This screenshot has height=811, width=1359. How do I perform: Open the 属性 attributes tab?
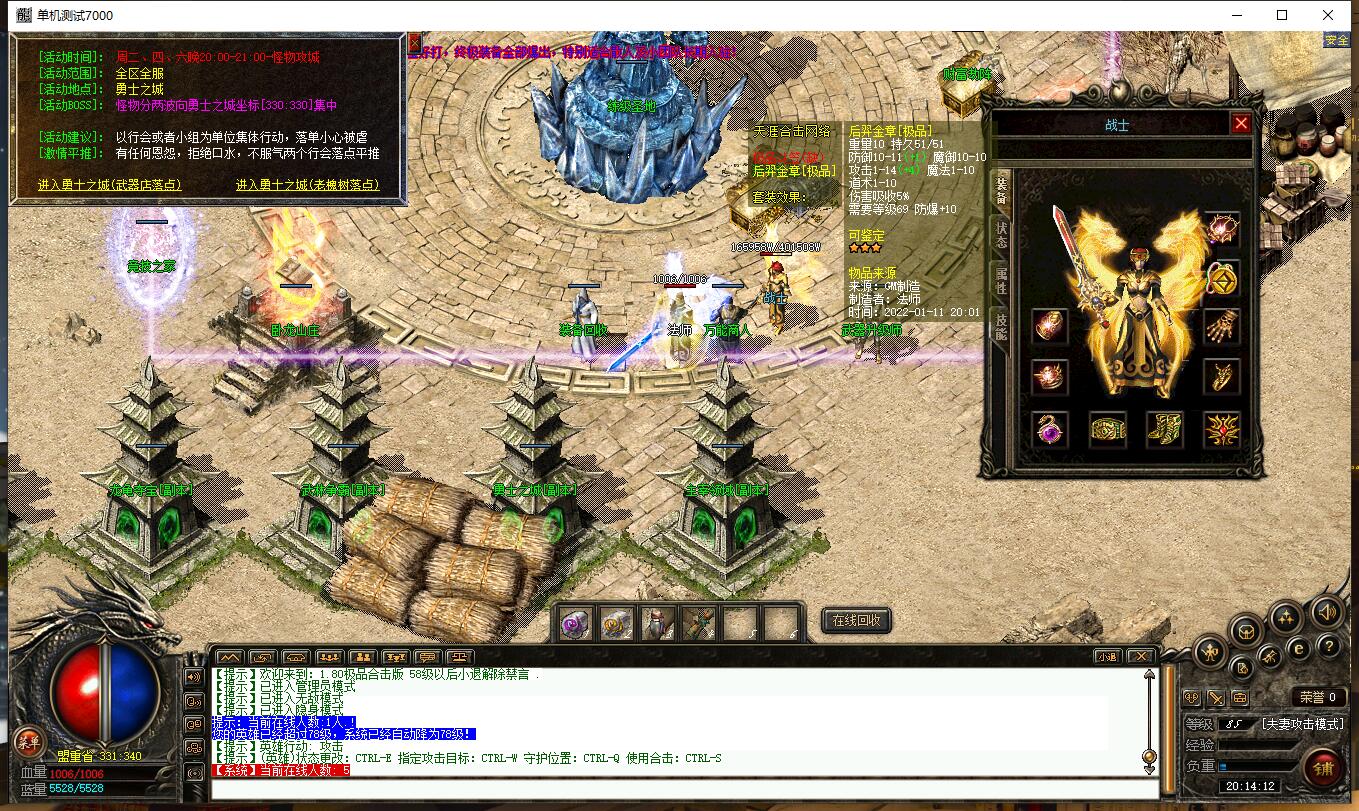point(1000,280)
